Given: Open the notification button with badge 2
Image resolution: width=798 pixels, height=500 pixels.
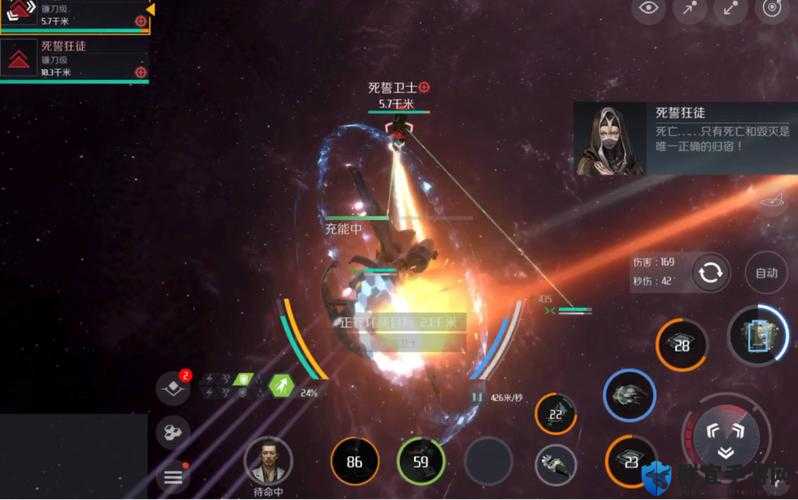Looking at the screenshot, I should [x=172, y=390].
